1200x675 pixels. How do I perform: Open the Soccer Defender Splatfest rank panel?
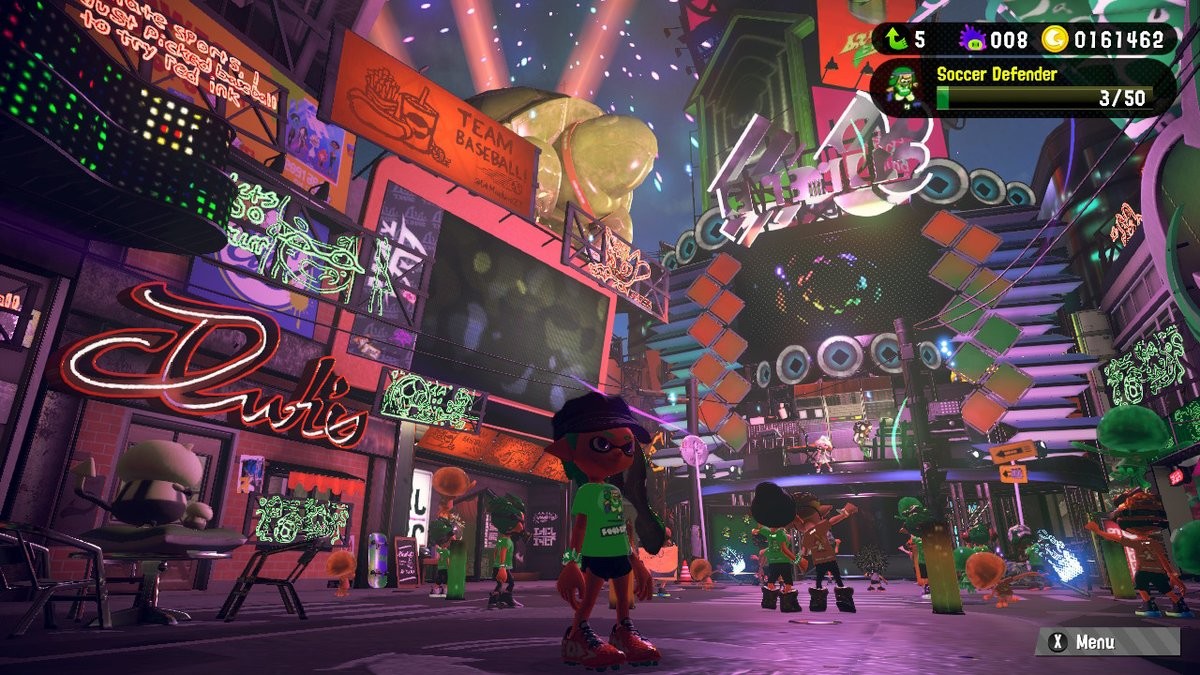click(x=1040, y=87)
